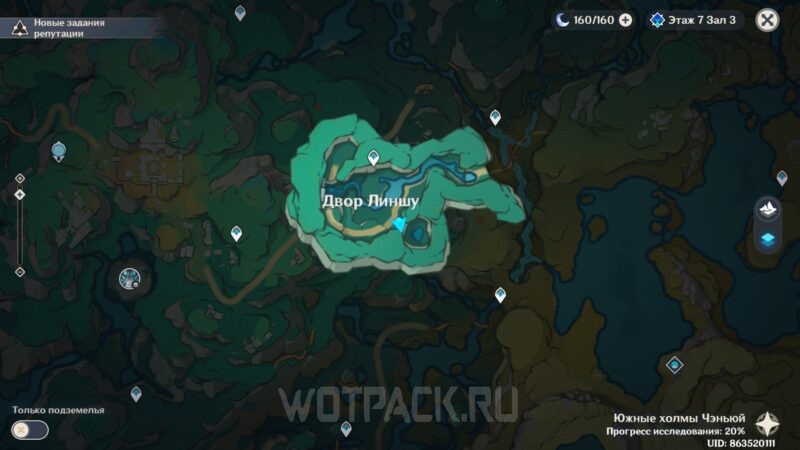Select the Statue of the Seven marker

(59, 151)
